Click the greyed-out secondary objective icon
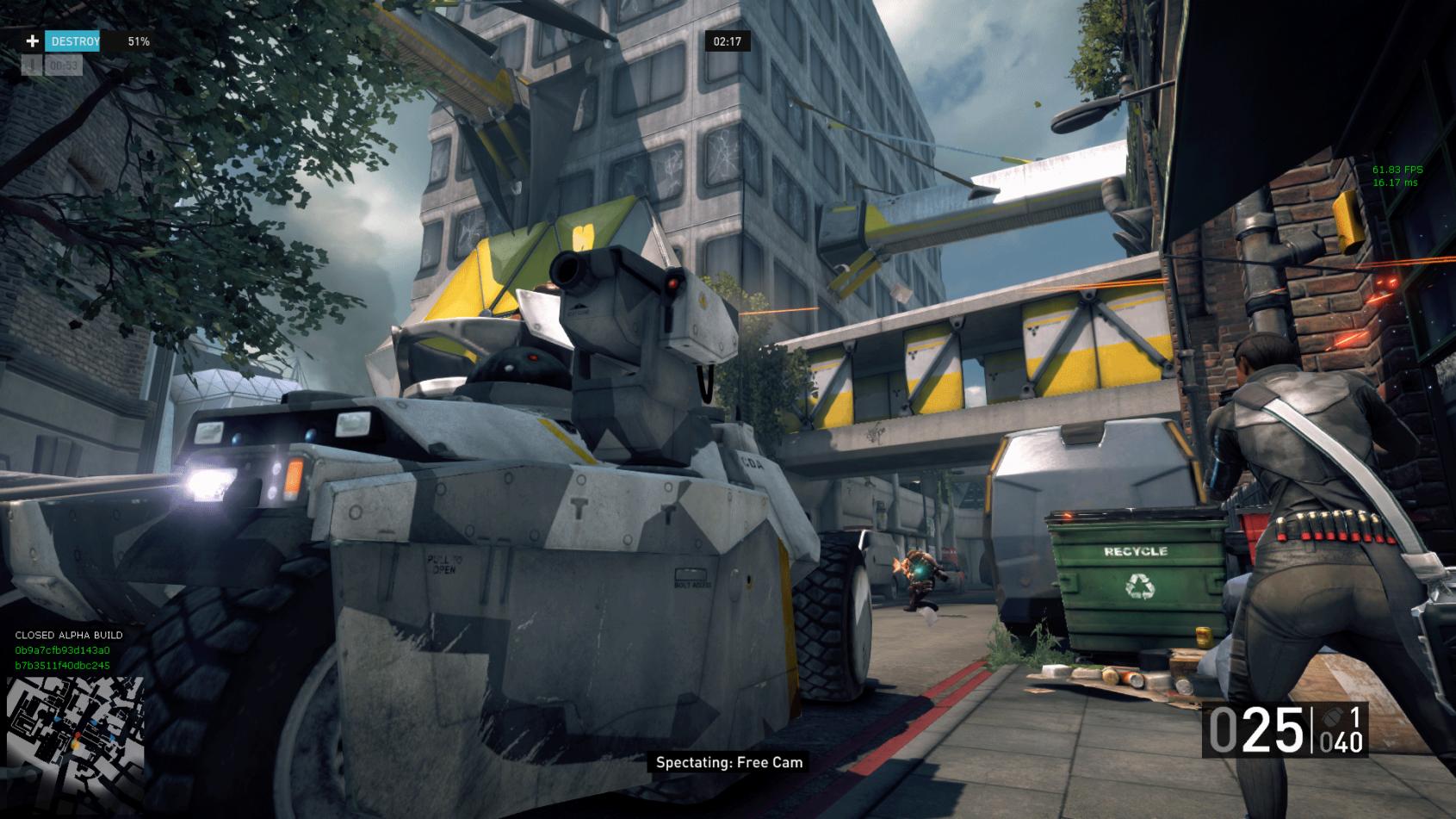This screenshot has width=1456, height=819. (33, 65)
